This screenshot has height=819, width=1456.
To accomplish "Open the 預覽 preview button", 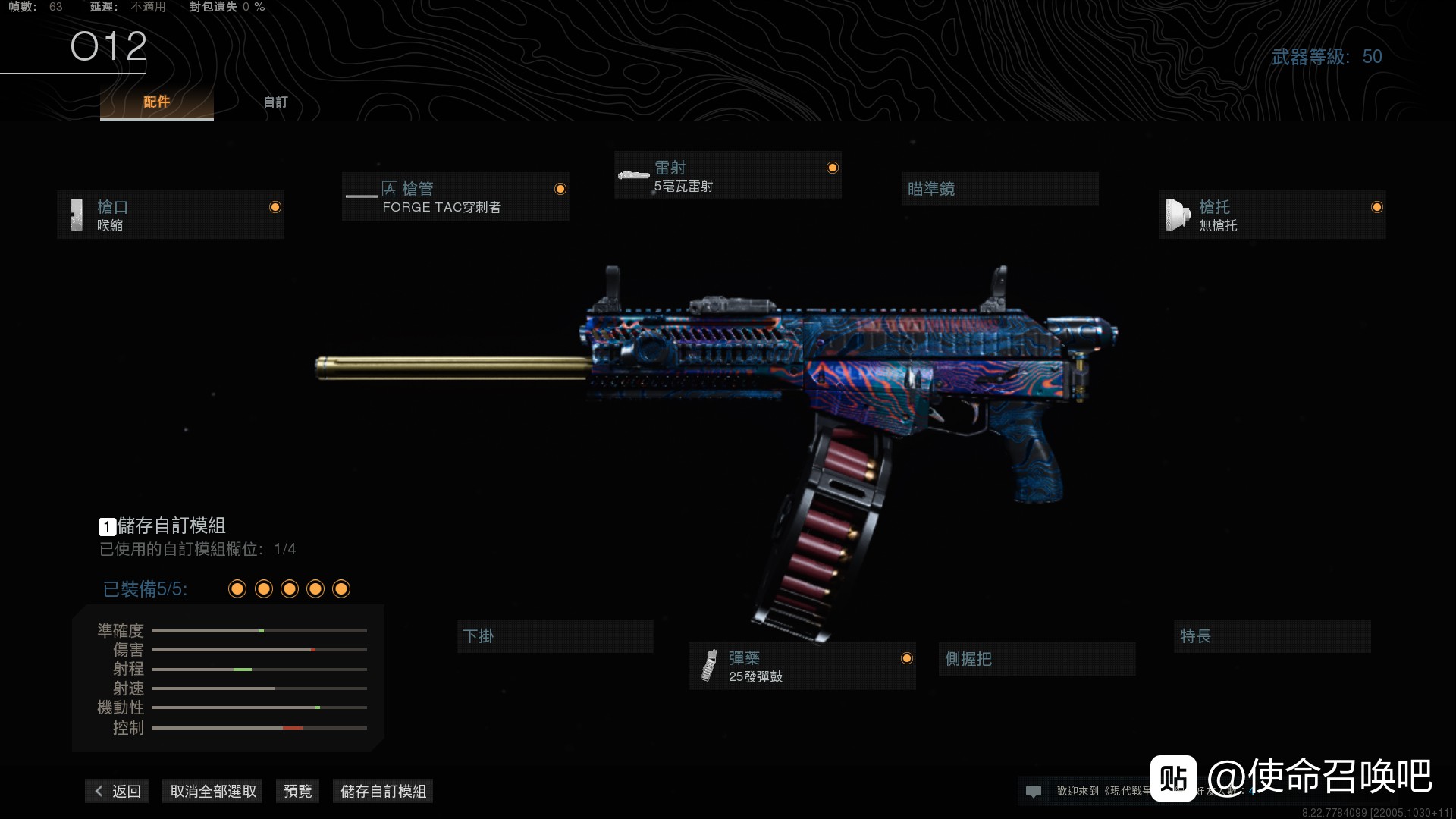I will [297, 792].
